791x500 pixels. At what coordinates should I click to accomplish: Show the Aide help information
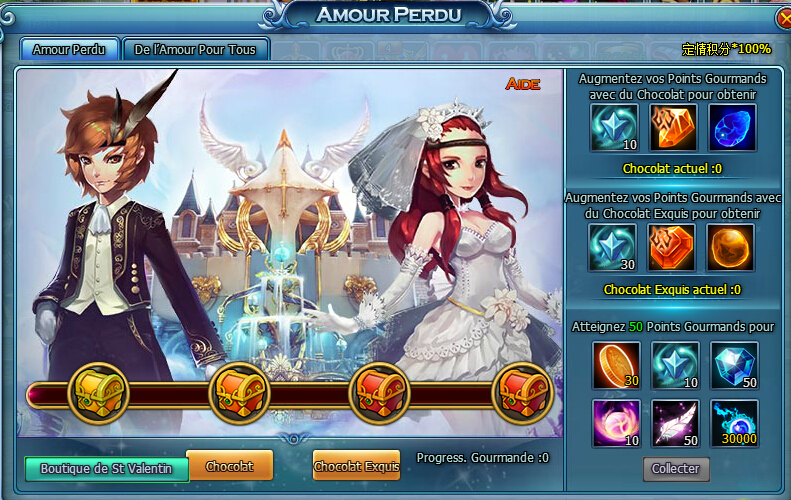tap(522, 84)
